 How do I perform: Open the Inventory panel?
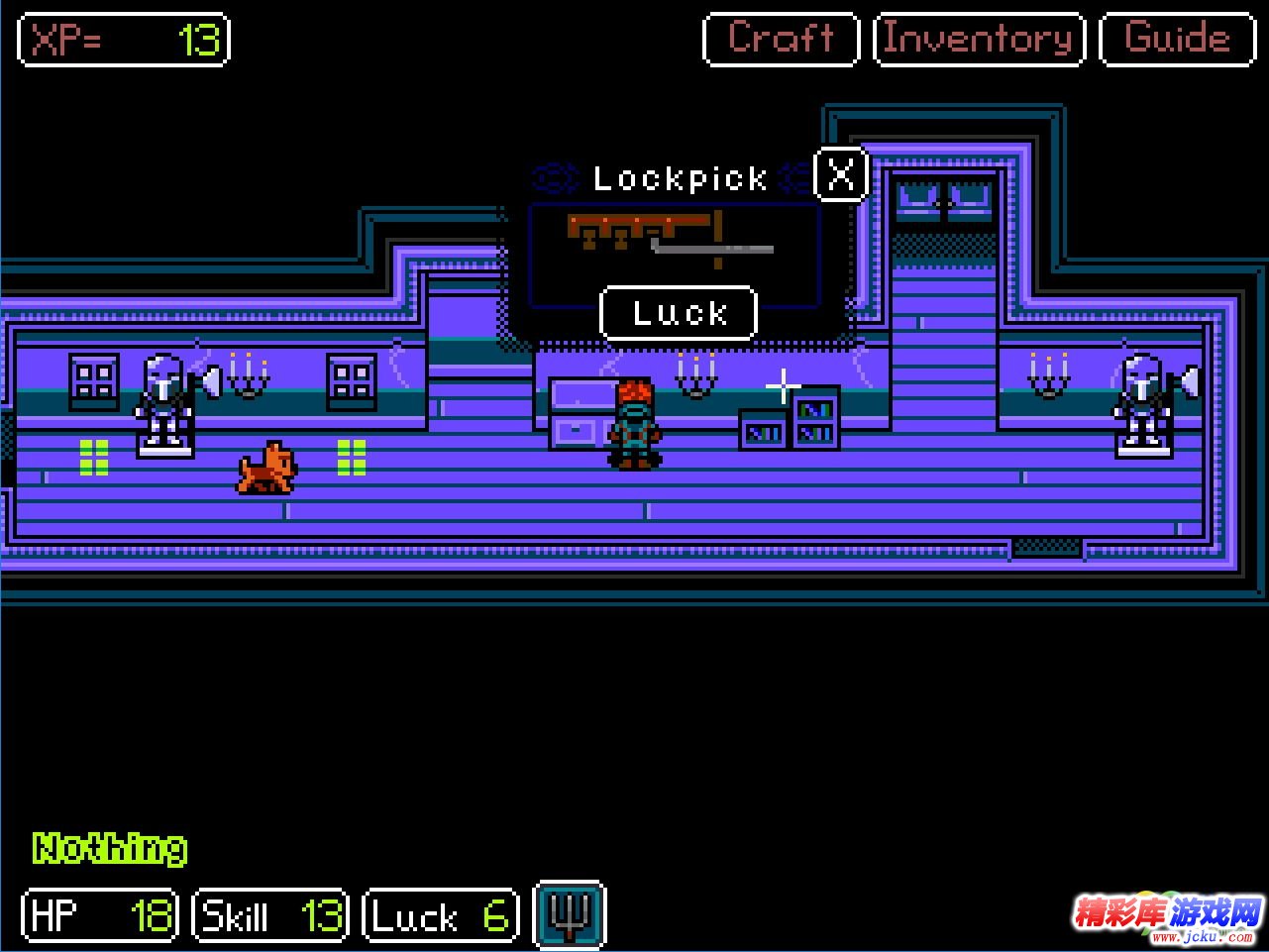pos(979,40)
